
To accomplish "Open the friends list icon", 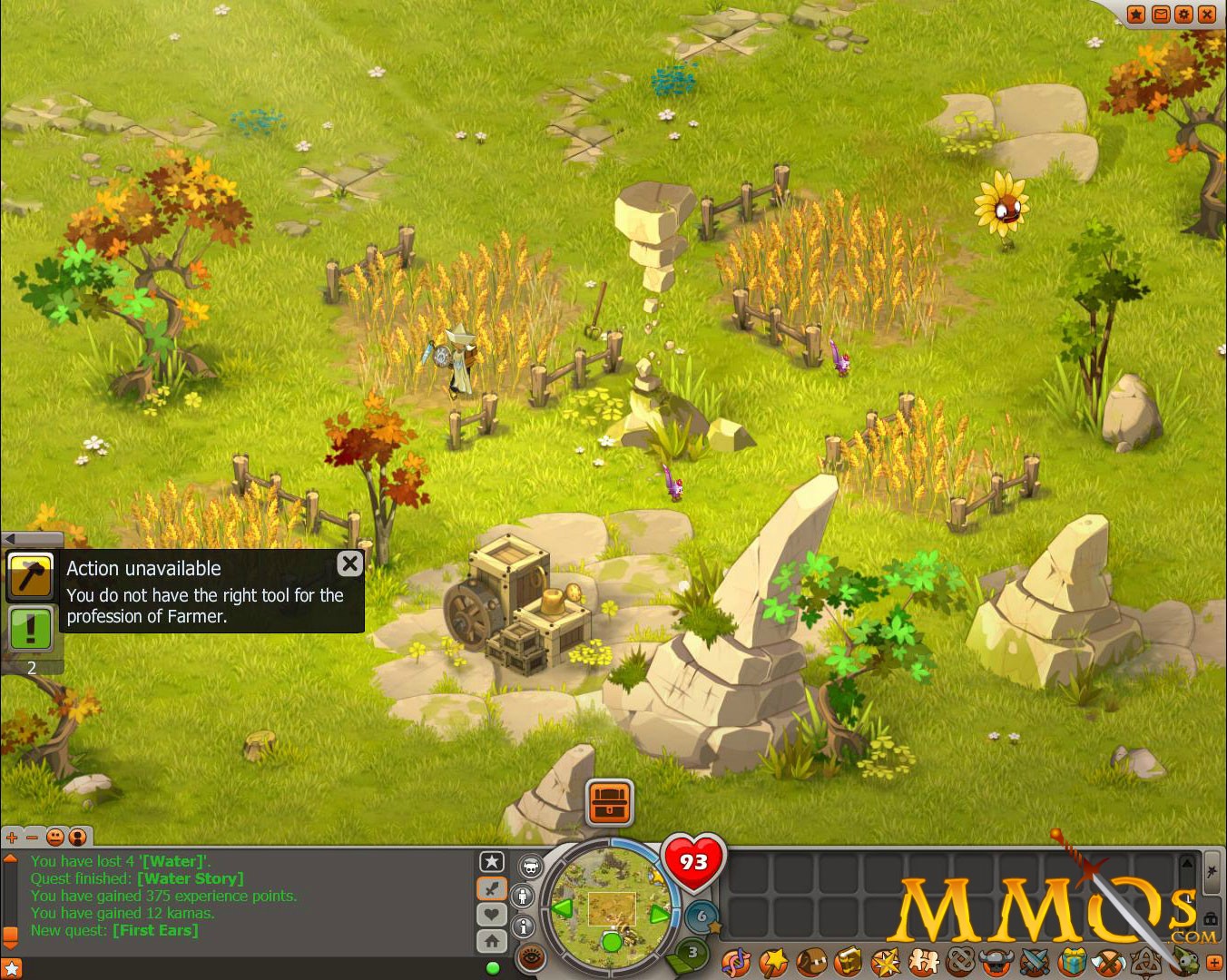I will pos(923,961).
